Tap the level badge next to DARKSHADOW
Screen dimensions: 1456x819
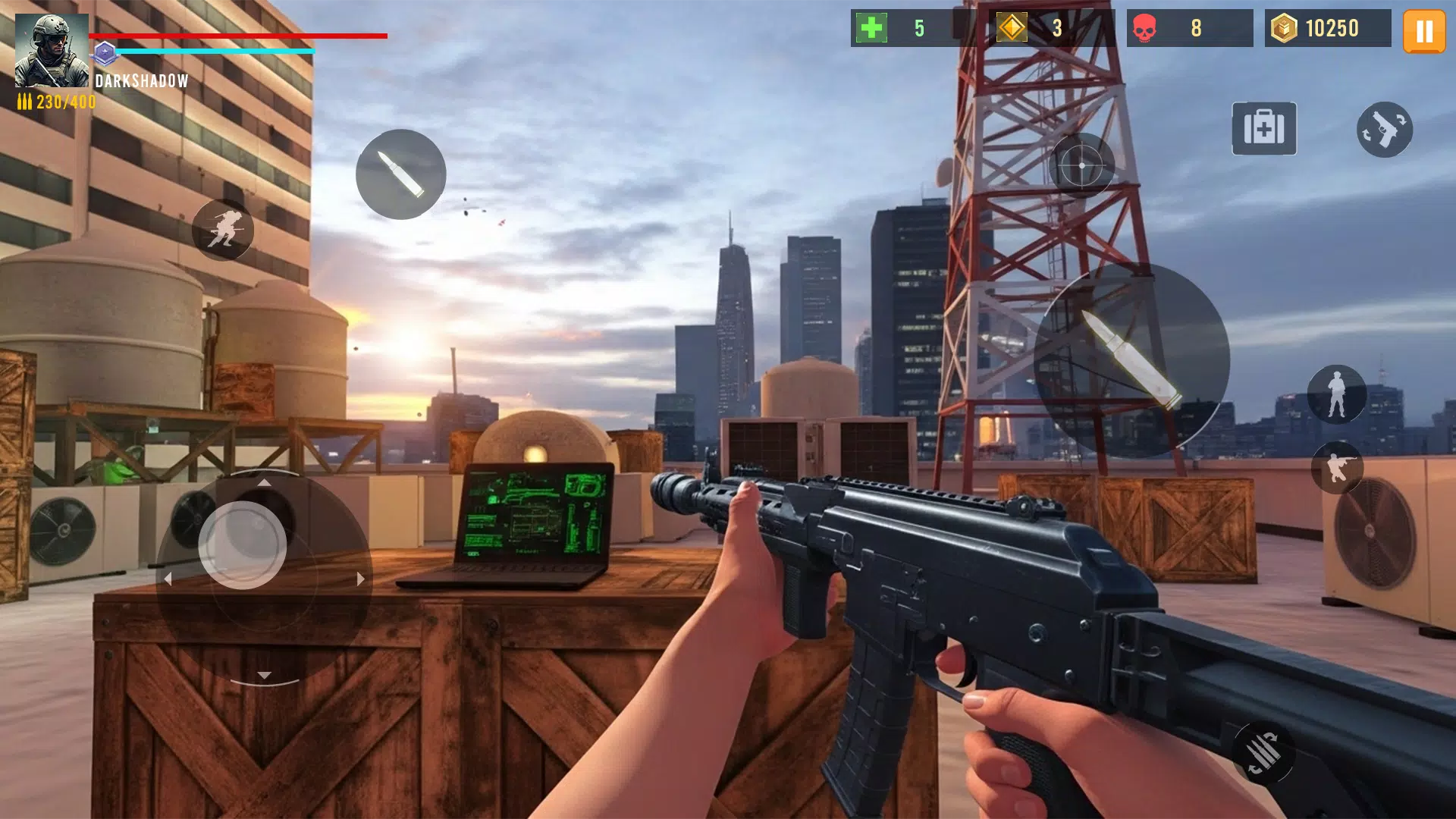107,53
